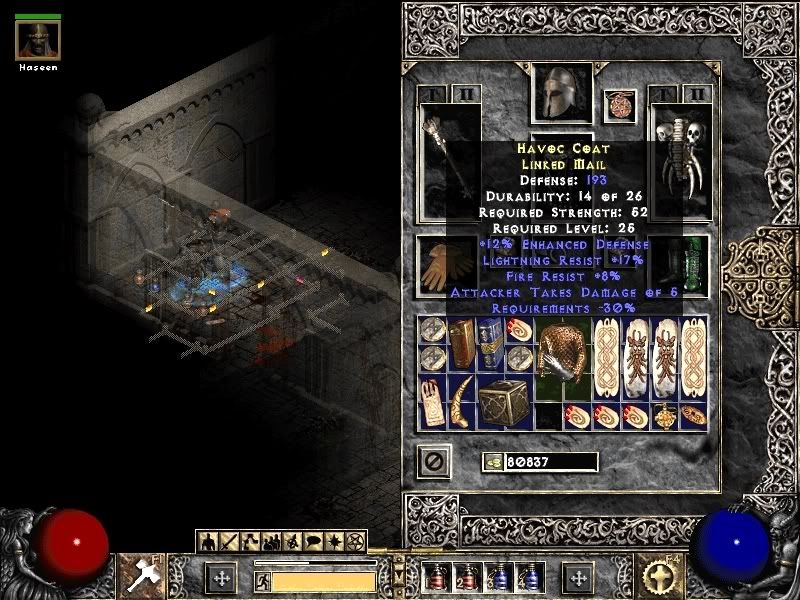The width and height of the screenshot is (800, 600).
Task: Select the blue tome in inventory
Action: point(491,345)
